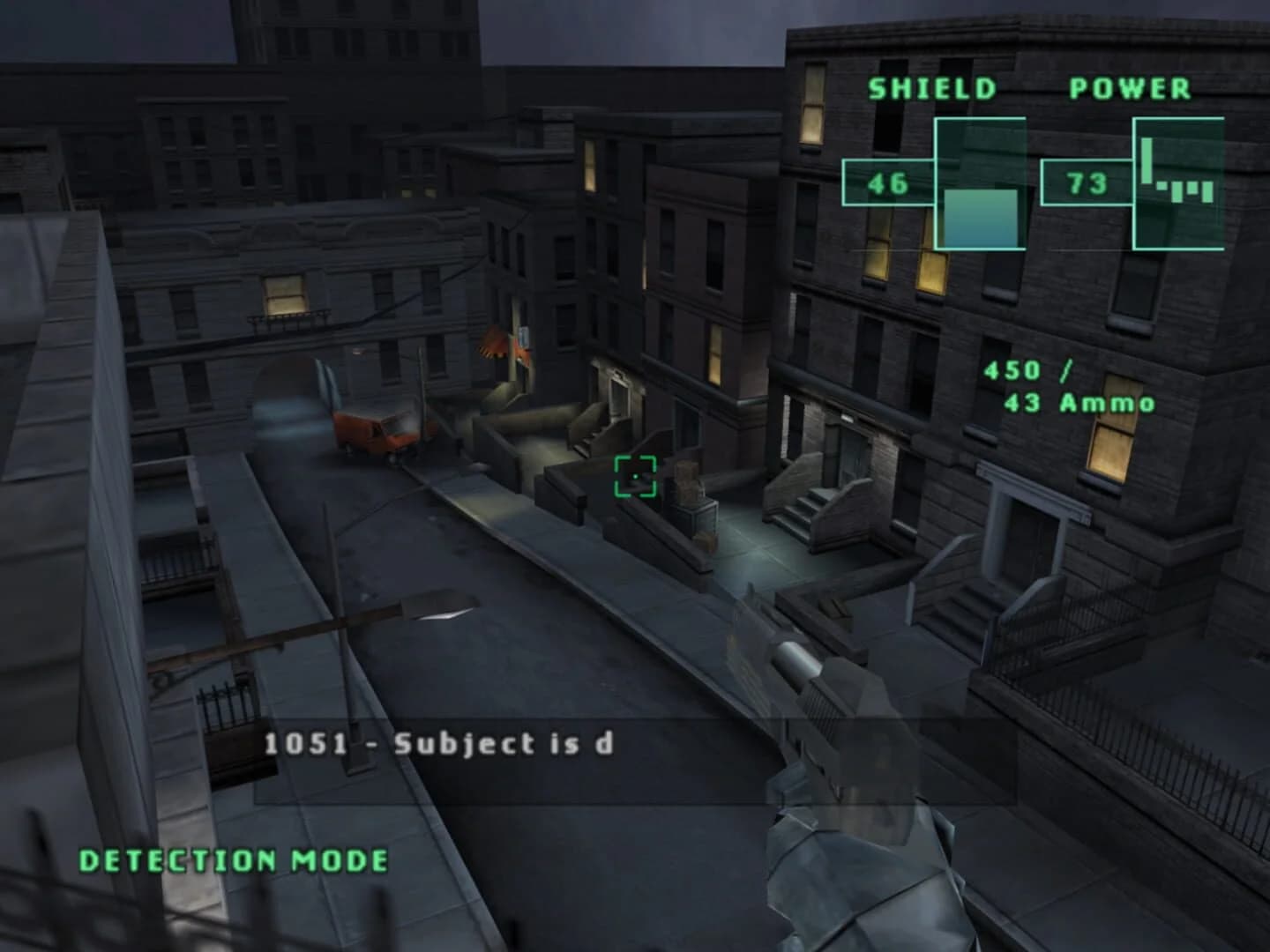Click the 43 Ammo readout

click(x=1078, y=403)
